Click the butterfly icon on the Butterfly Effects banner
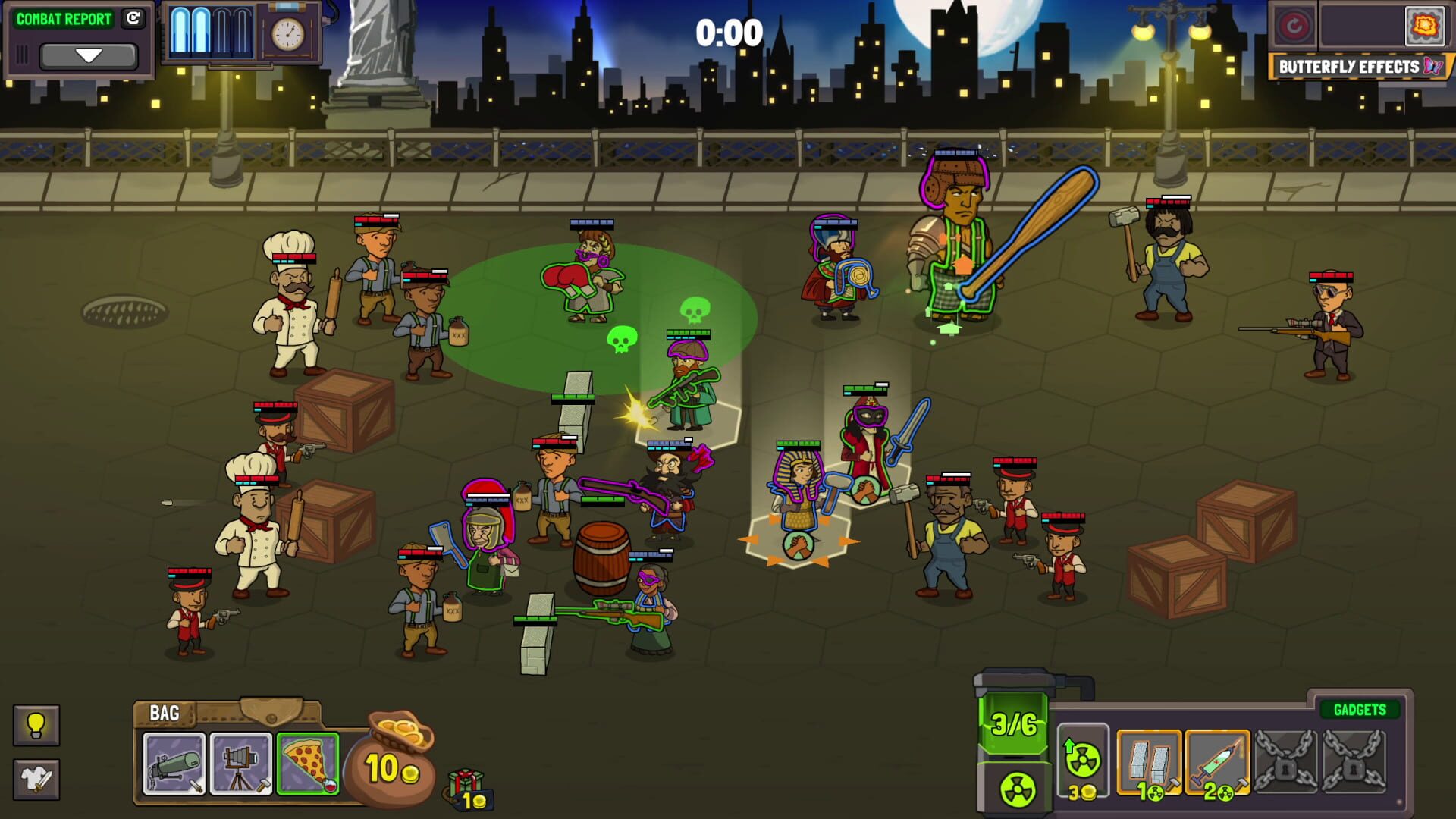 pyautogui.click(x=1432, y=67)
